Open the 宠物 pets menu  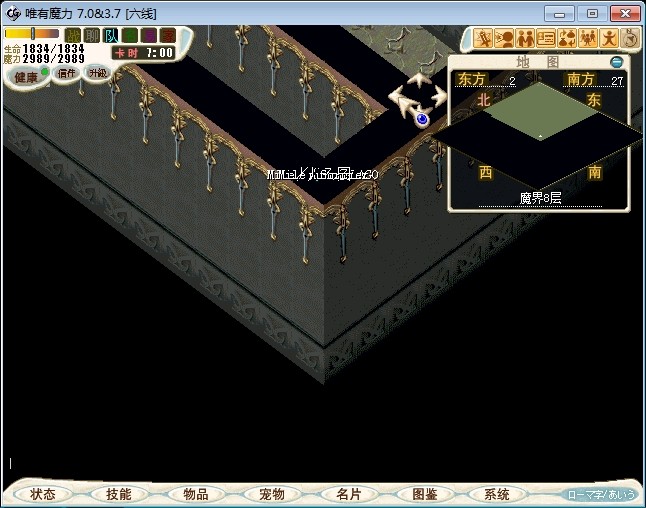tap(271, 494)
